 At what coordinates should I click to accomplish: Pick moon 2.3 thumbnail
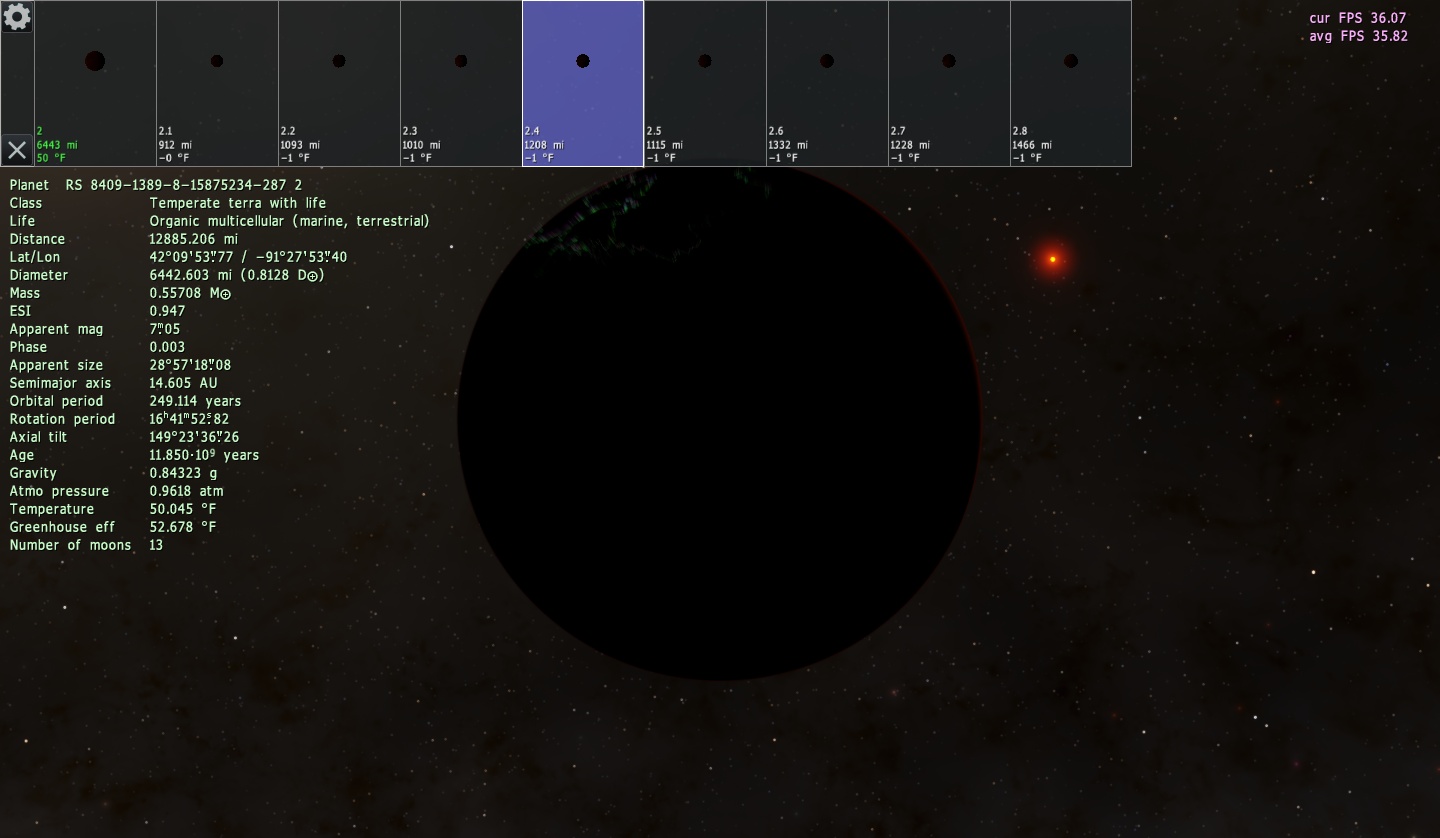461,83
